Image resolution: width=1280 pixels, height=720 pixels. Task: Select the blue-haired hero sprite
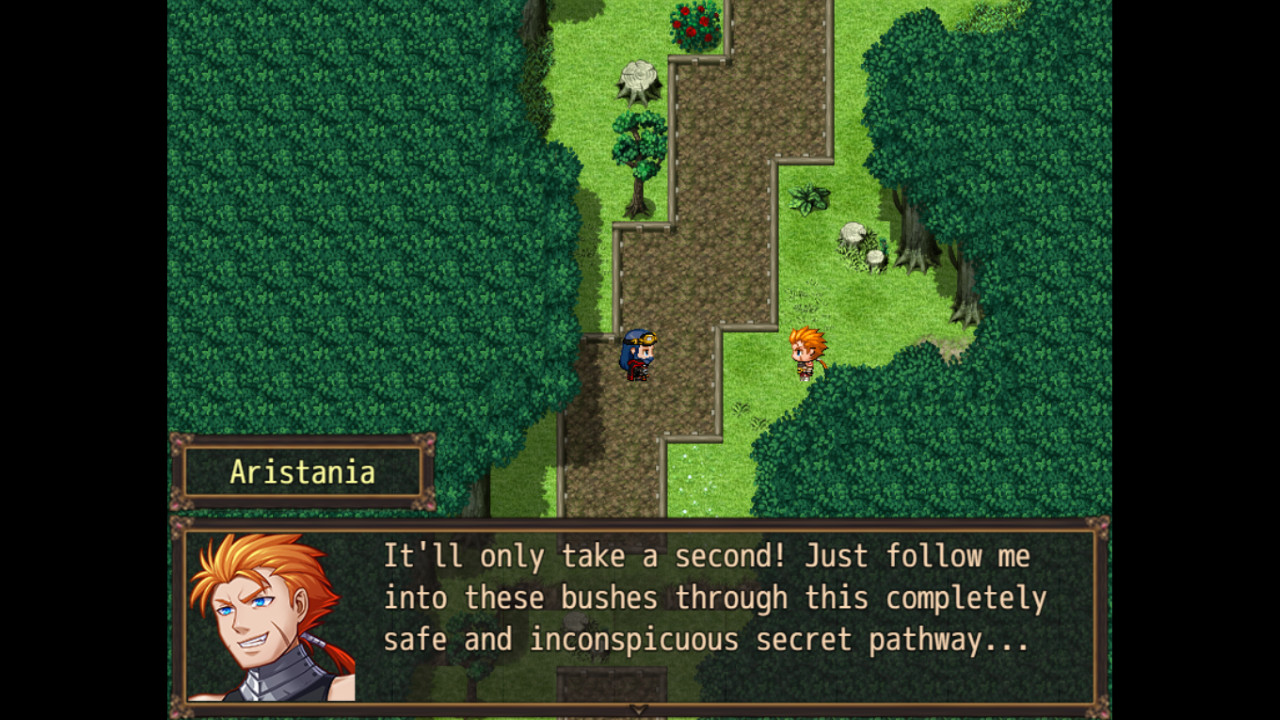640,355
